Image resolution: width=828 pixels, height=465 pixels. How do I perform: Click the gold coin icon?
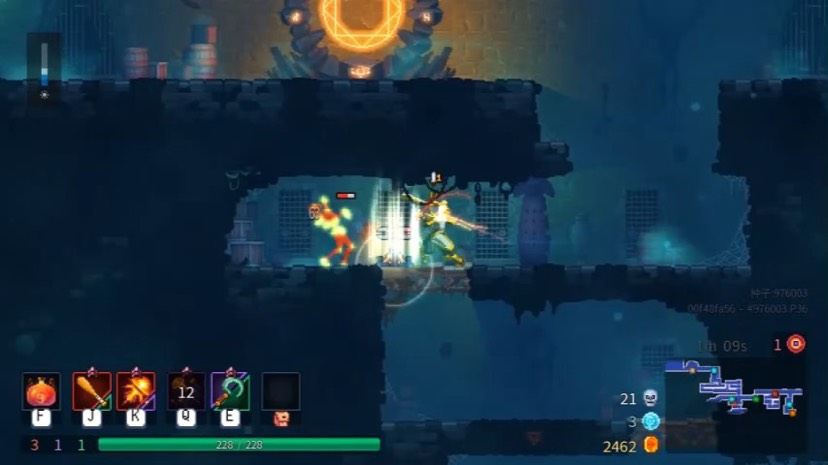coord(651,445)
